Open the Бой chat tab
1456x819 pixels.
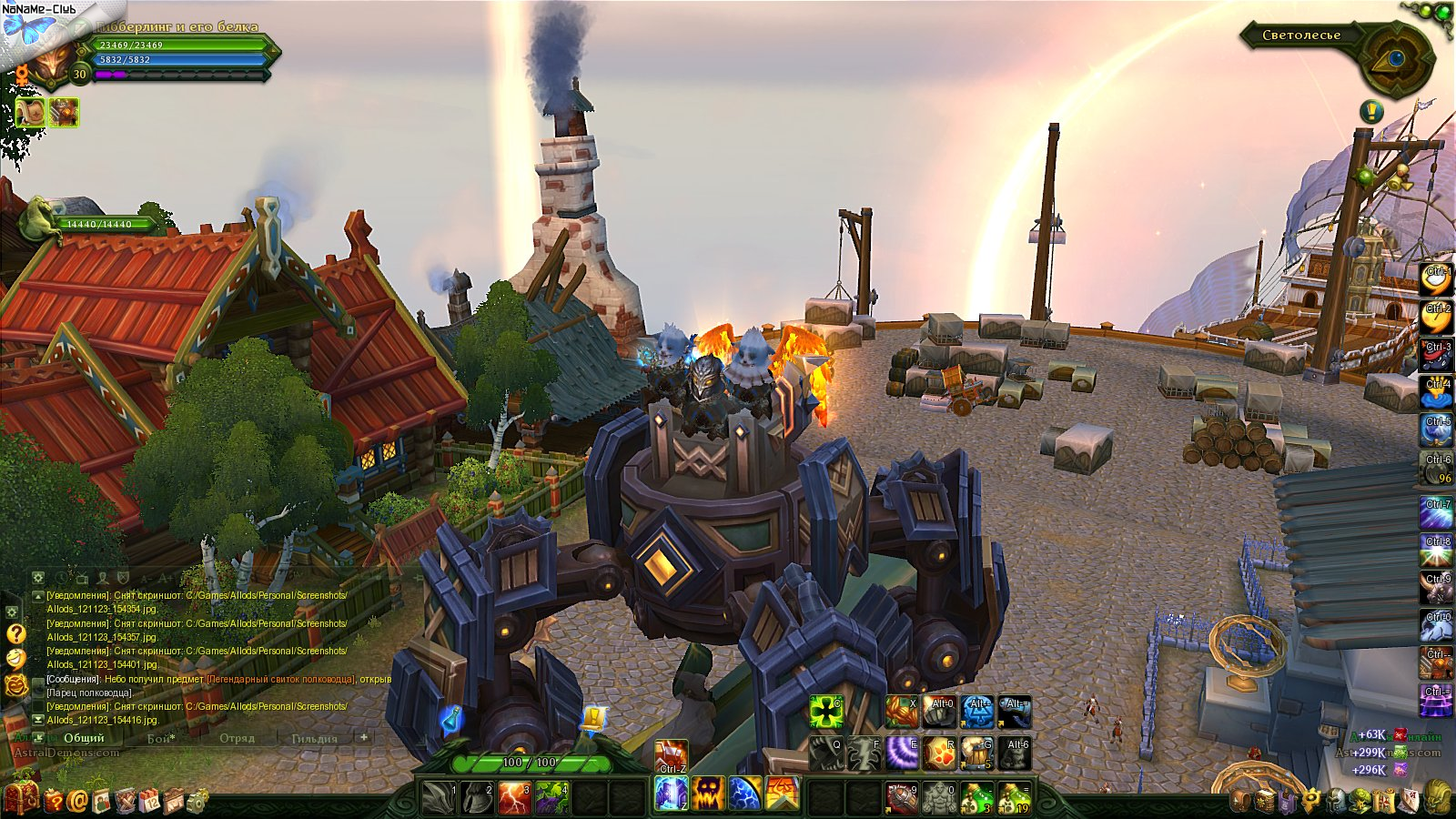point(161,738)
